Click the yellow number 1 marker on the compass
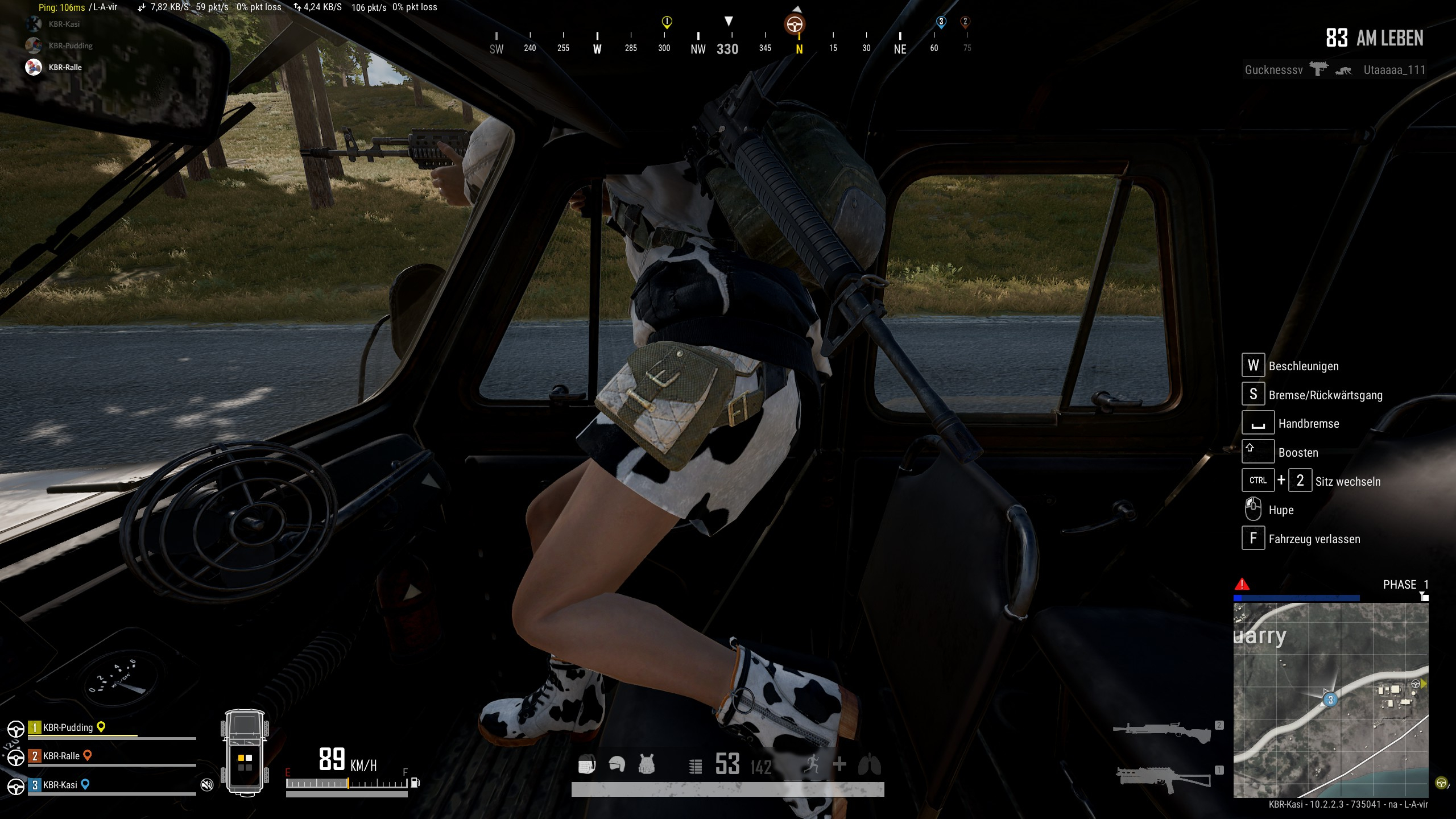This screenshot has height=819, width=1456. pos(667,22)
